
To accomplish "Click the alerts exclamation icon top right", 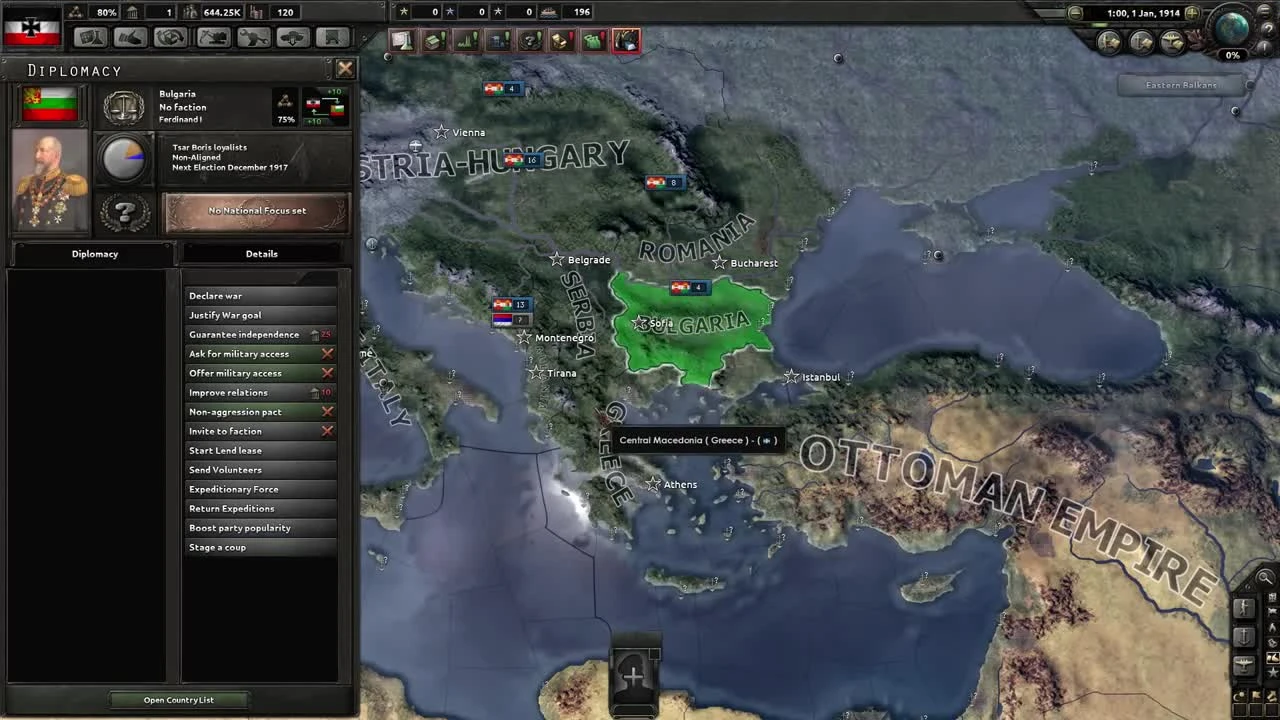I will click(1264, 46).
